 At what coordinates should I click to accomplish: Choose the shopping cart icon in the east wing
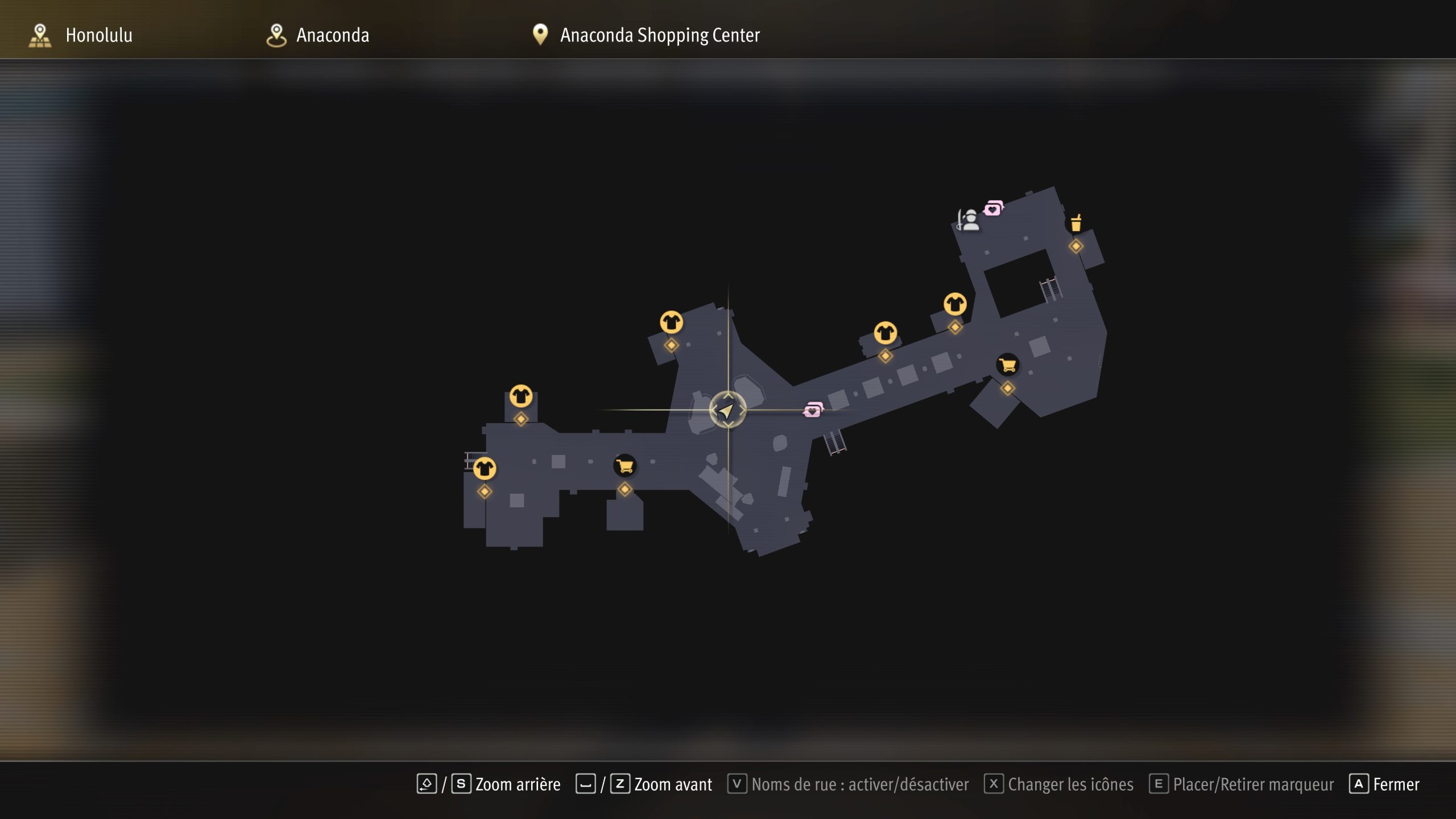tap(1007, 365)
